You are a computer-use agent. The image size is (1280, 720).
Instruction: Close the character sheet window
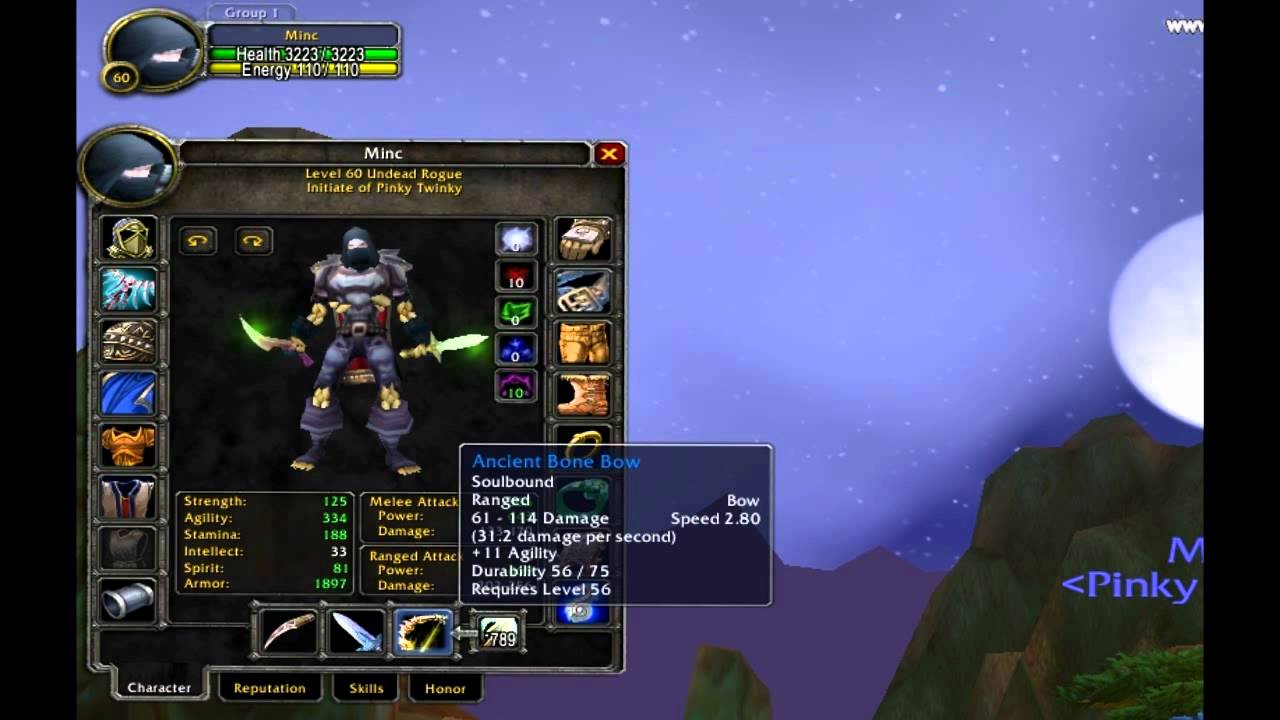(x=609, y=154)
